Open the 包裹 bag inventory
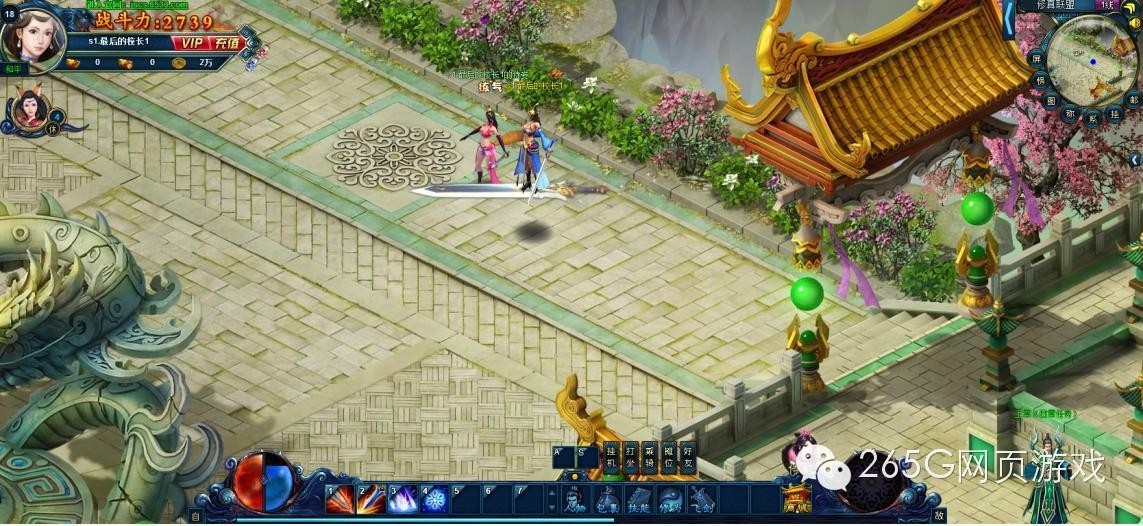 click(607, 499)
